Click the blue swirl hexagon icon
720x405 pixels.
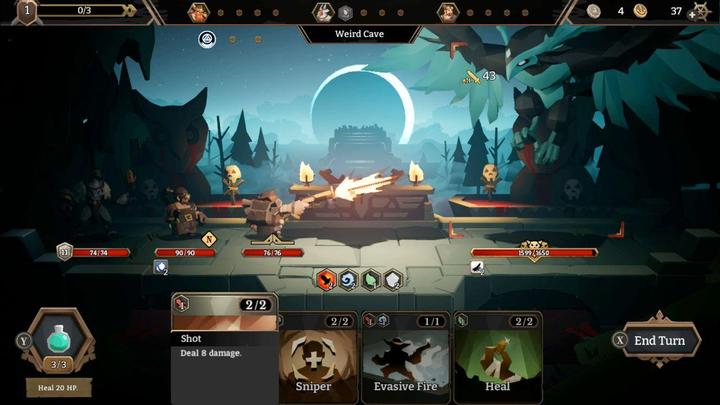point(348,280)
